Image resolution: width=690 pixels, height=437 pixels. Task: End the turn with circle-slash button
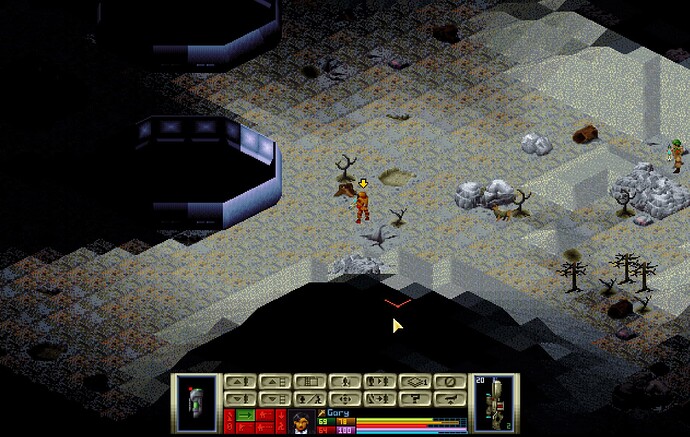(451, 381)
